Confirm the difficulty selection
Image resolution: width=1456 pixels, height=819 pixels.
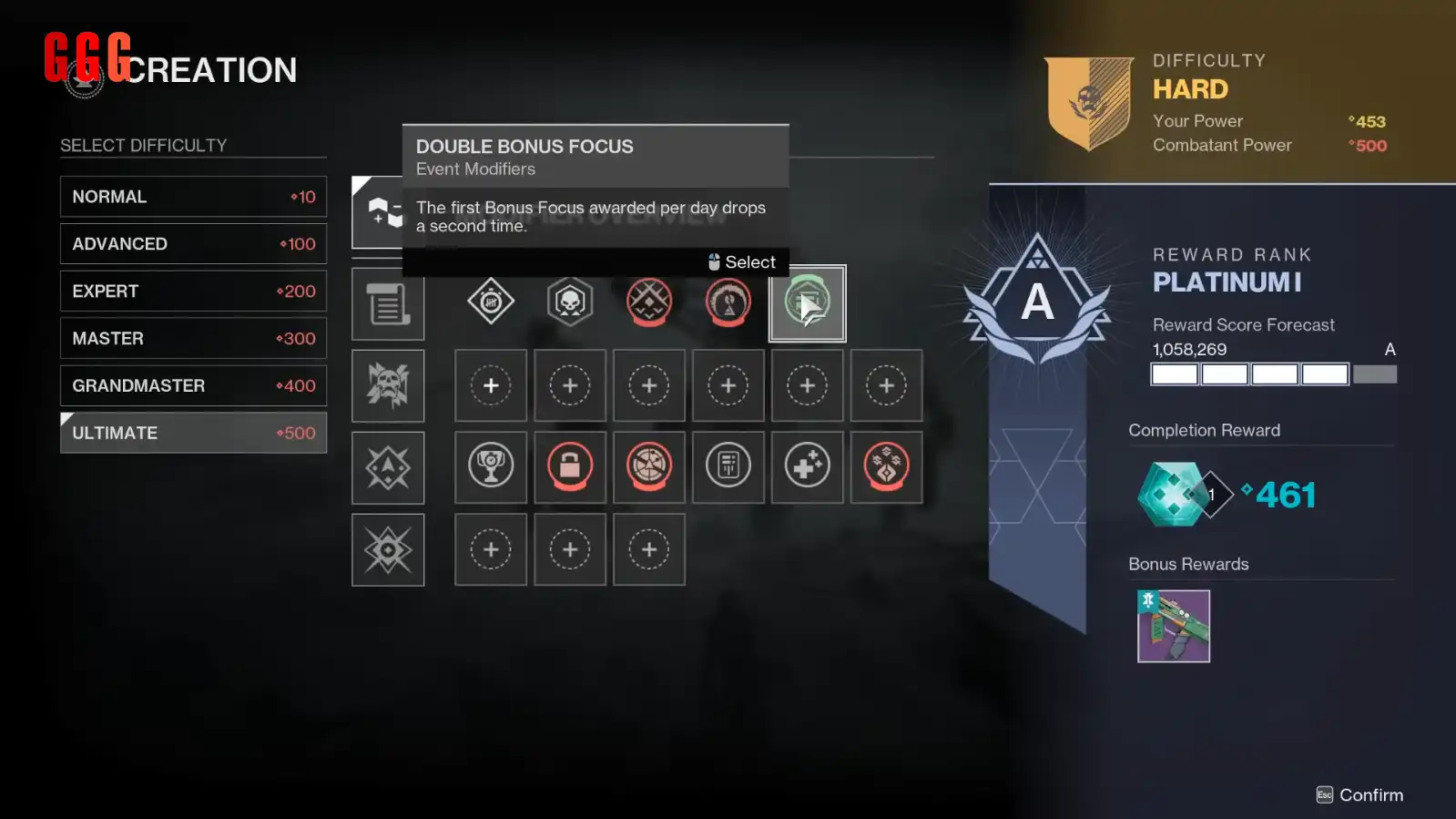(1360, 795)
